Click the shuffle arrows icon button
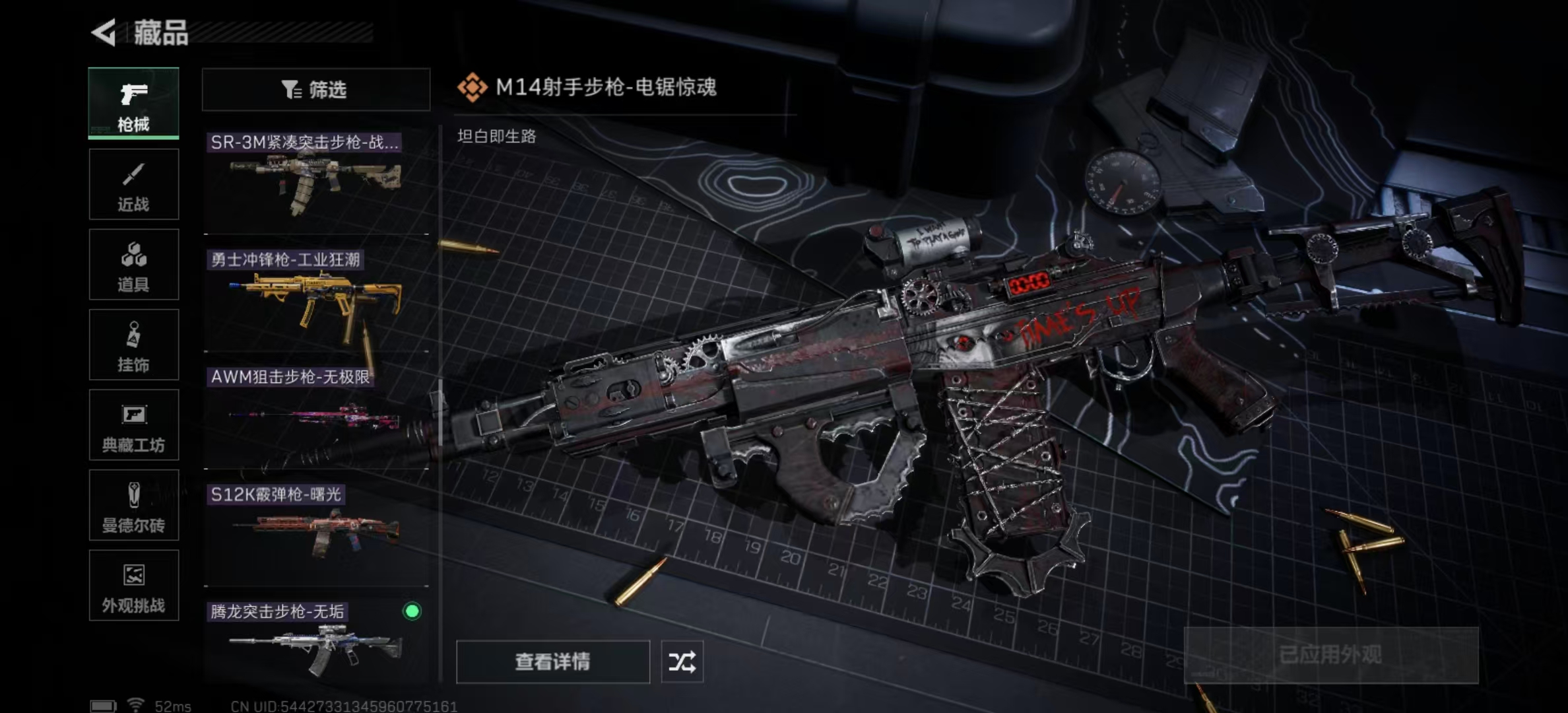Screen dimensions: 1568x713 pyautogui.click(x=682, y=662)
